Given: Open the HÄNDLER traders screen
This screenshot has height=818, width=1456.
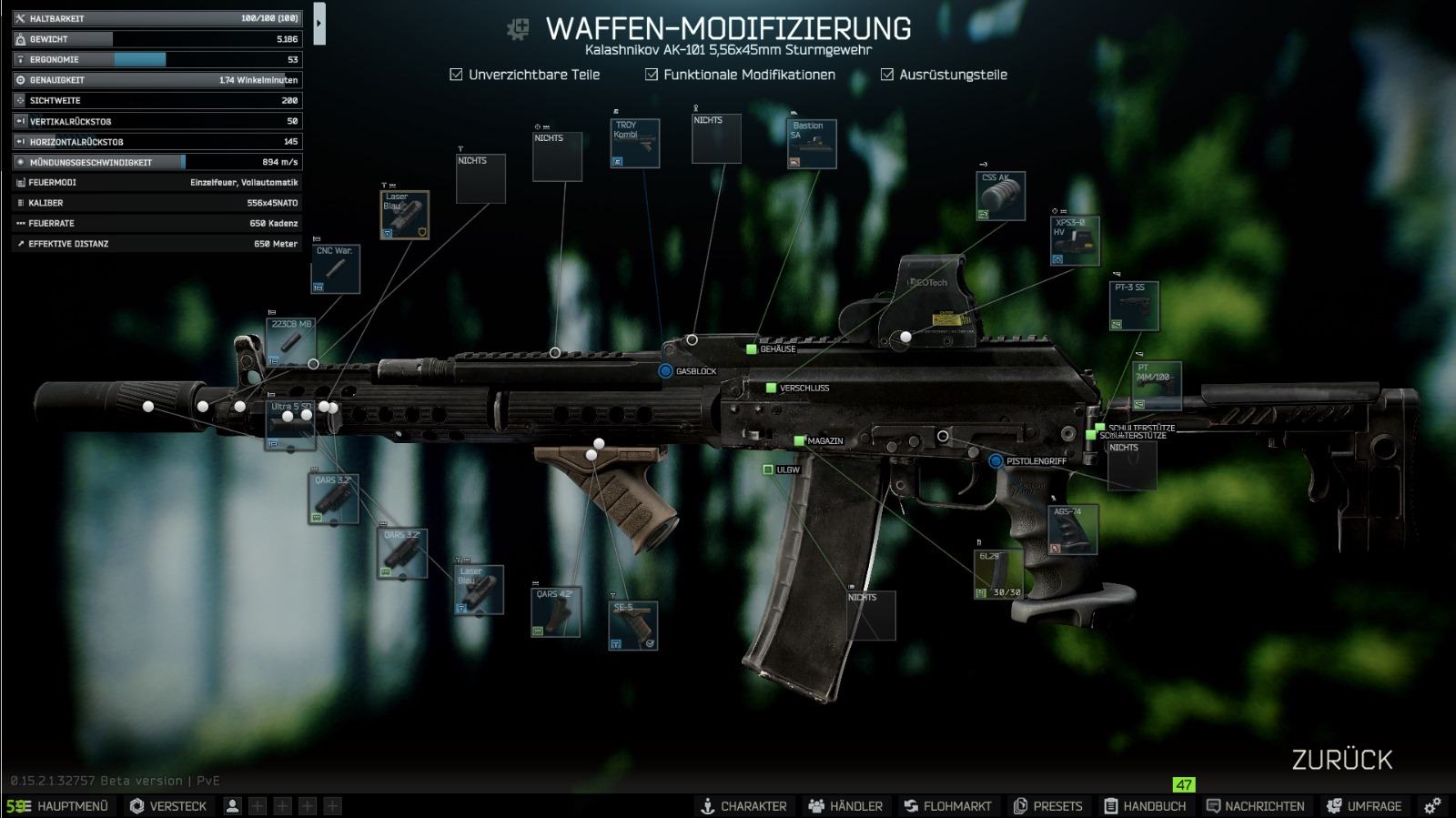Looking at the screenshot, I should pyautogui.click(x=845, y=806).
